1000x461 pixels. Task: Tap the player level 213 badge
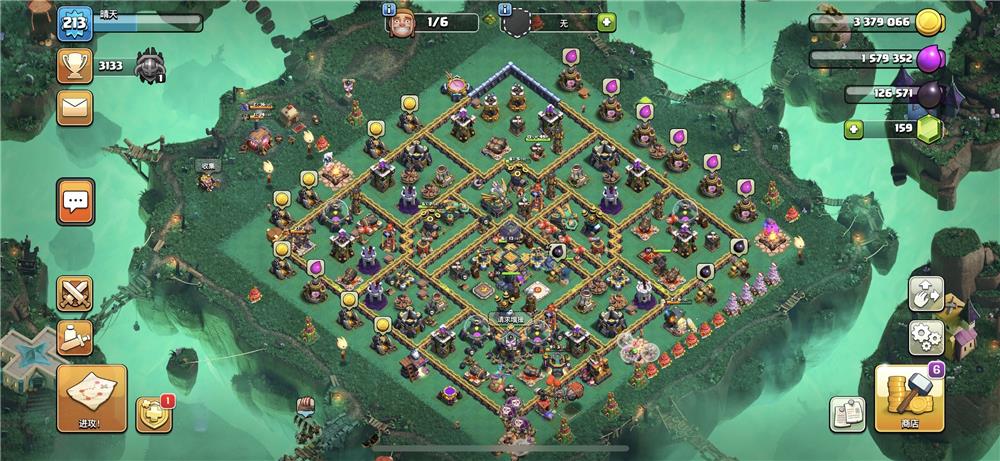[x=74, y=23]
